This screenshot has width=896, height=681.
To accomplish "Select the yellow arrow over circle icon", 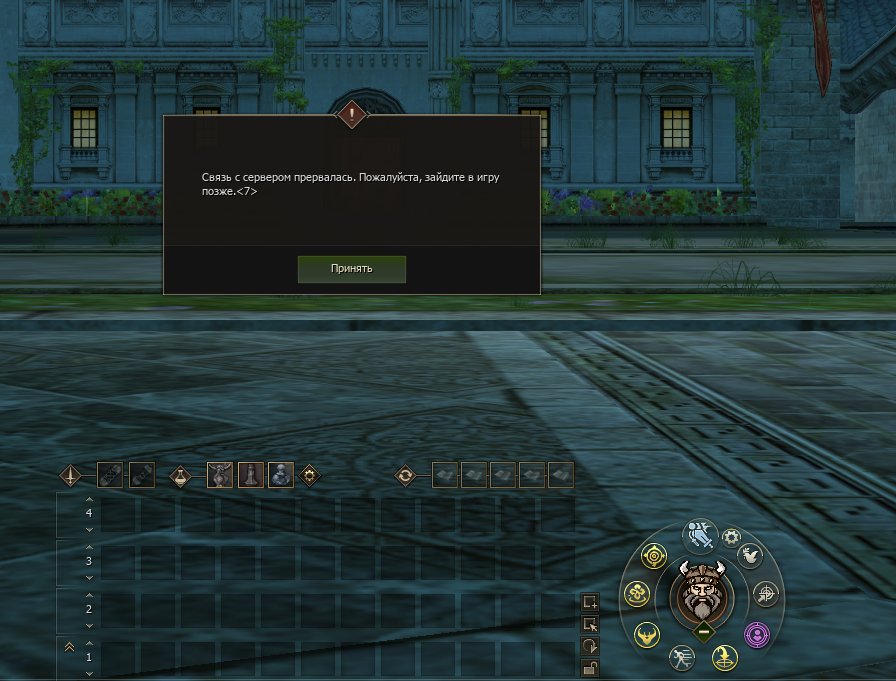I will point(723,657).
